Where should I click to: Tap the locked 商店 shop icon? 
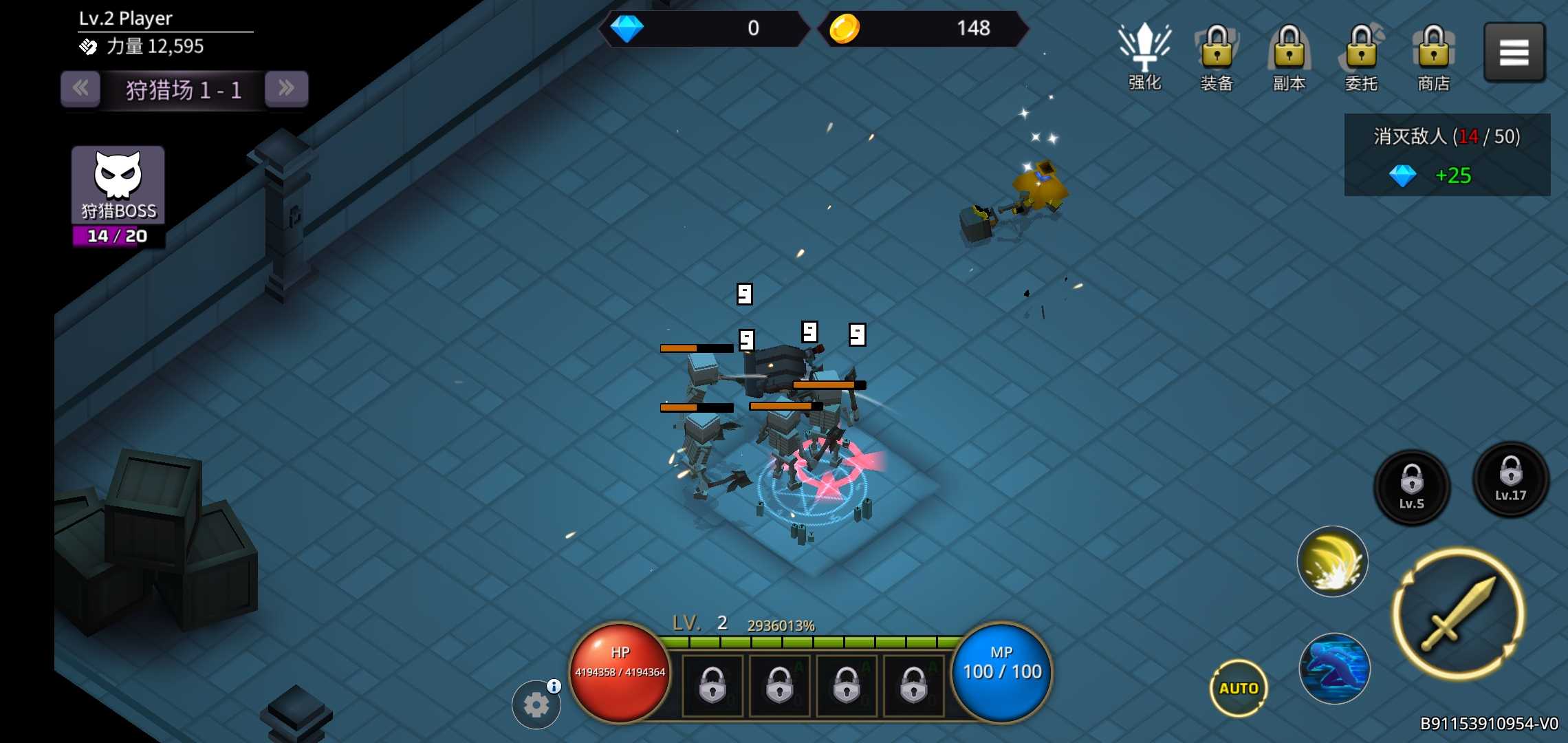1433,56
